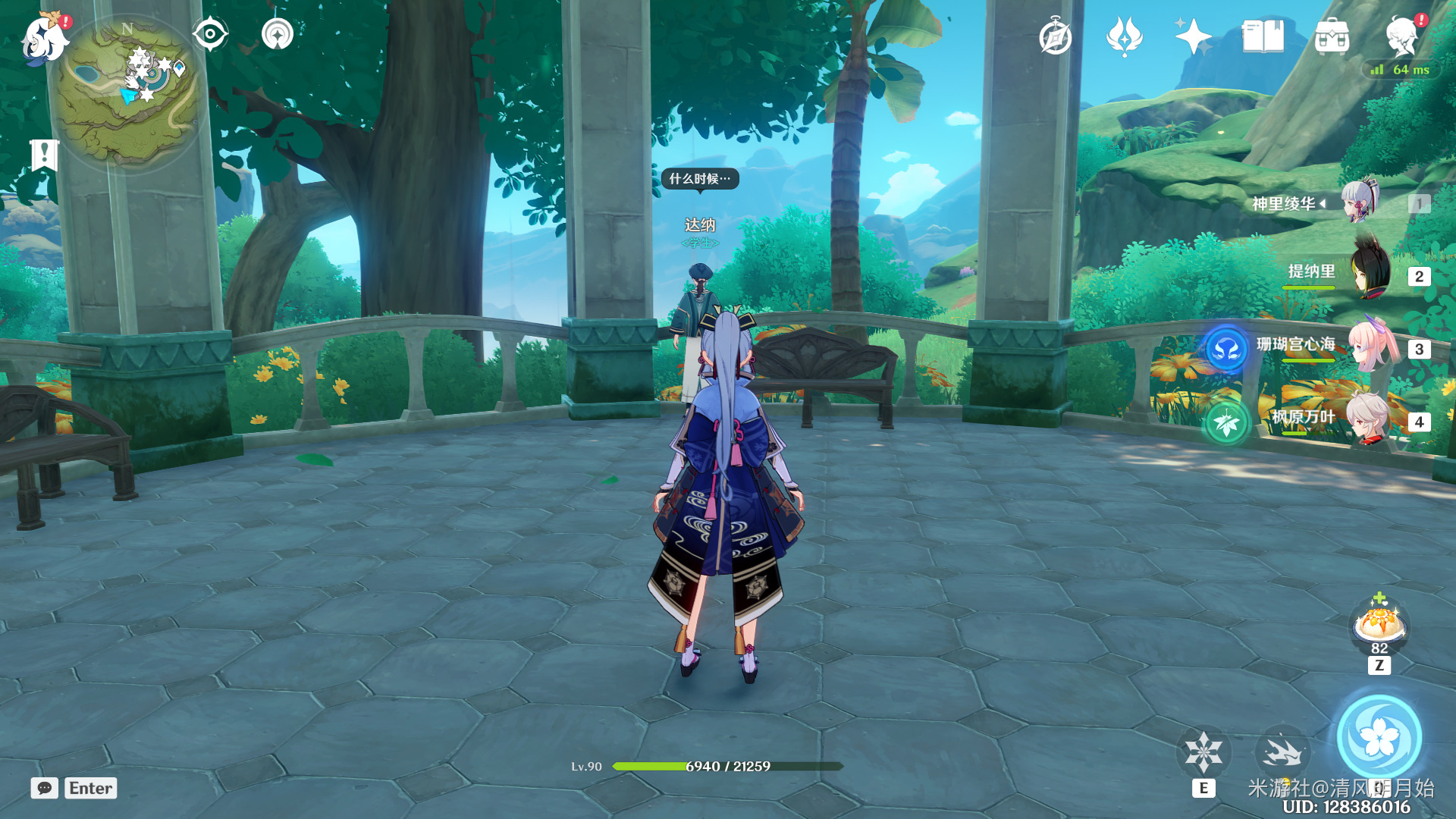Open the quest log exclamation bookmark
Viewport: 1456px width, 819px height.
coord(44,155)
